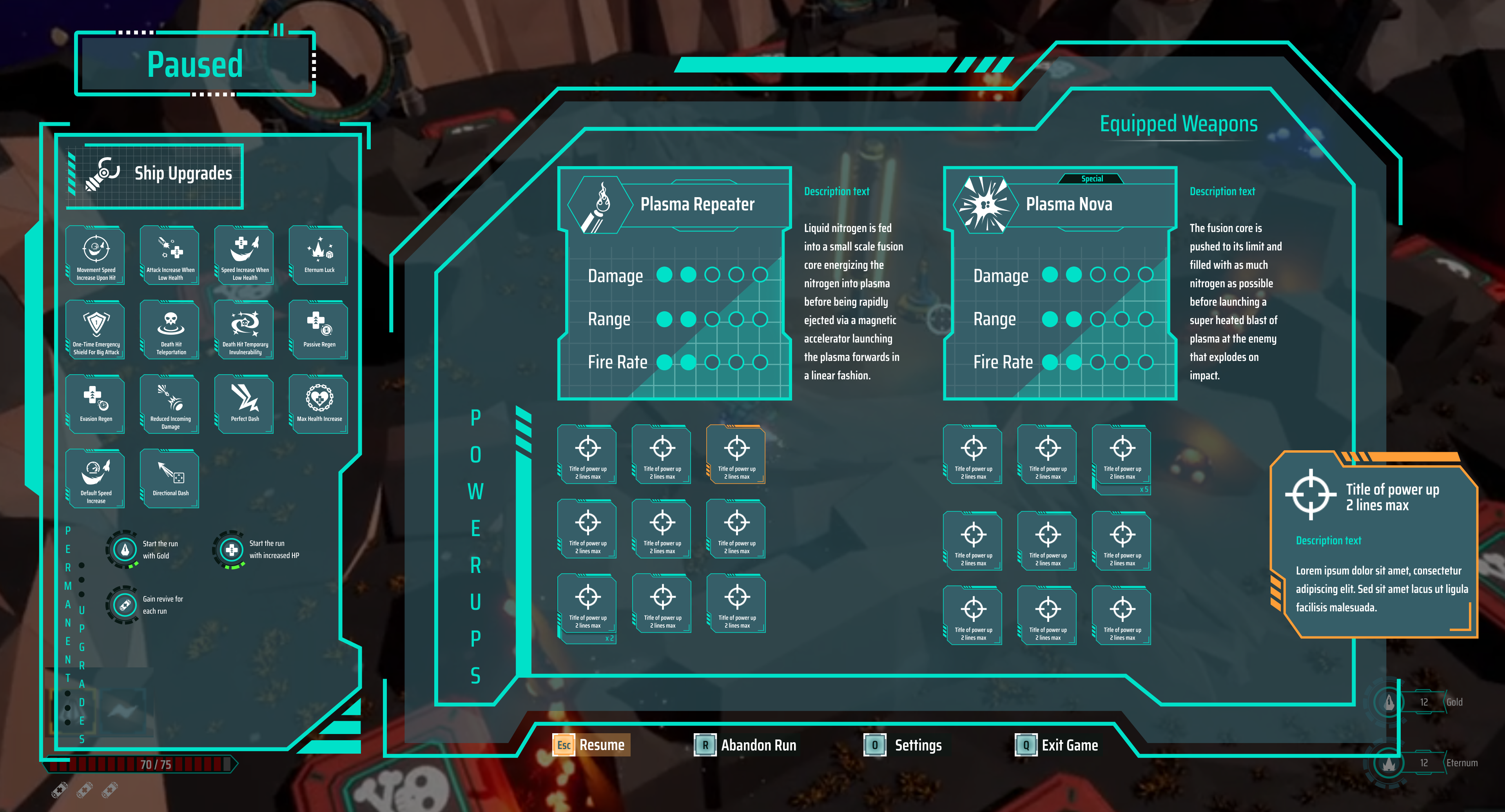The height and width of the screenshot is (812, 1505).
Task: Open the Settings menu
Action: click(x=903, y=745)
